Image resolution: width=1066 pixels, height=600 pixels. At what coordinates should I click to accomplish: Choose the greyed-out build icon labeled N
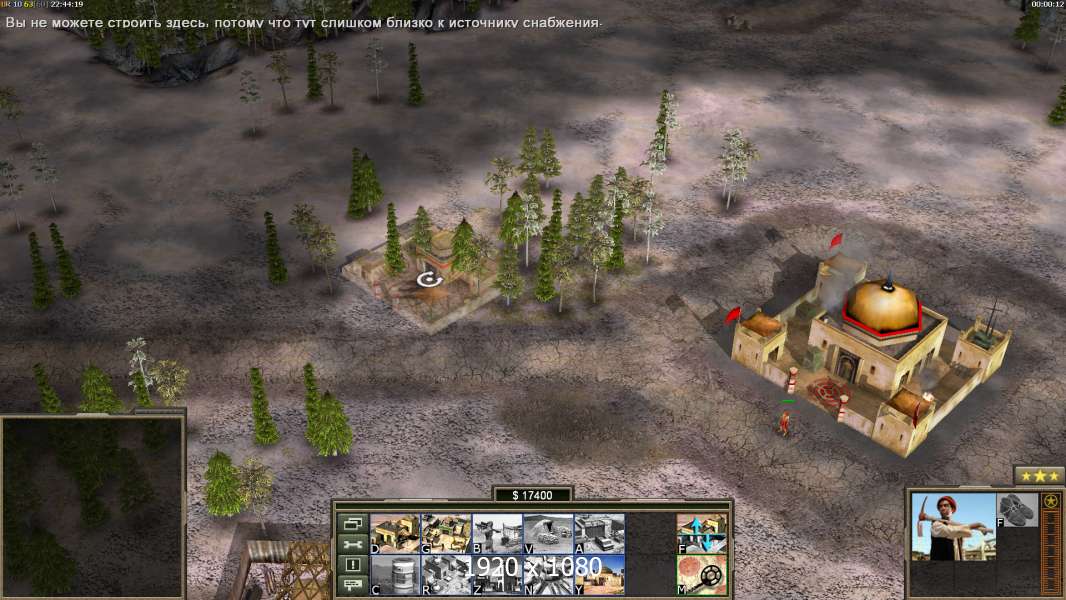(548, 574)
